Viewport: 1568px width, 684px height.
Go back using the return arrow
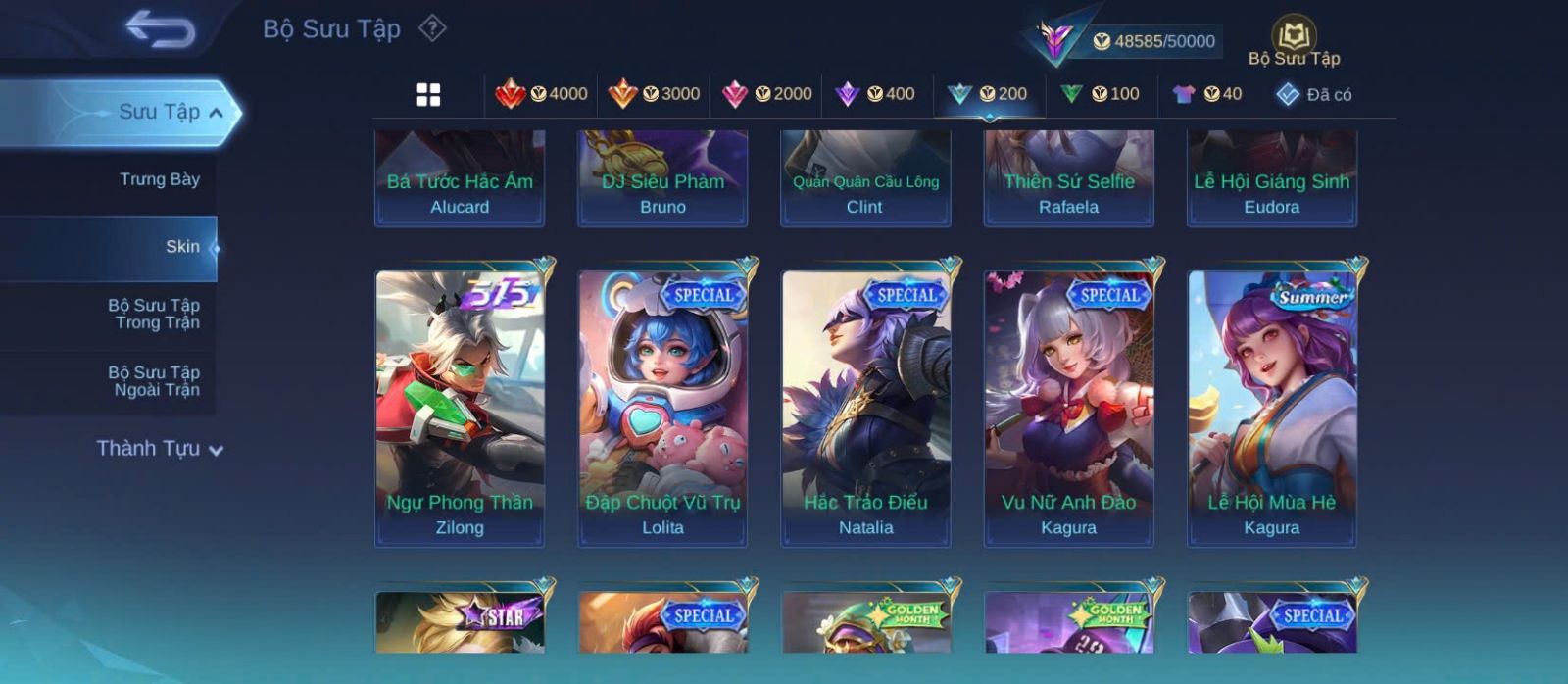point(161,29)
